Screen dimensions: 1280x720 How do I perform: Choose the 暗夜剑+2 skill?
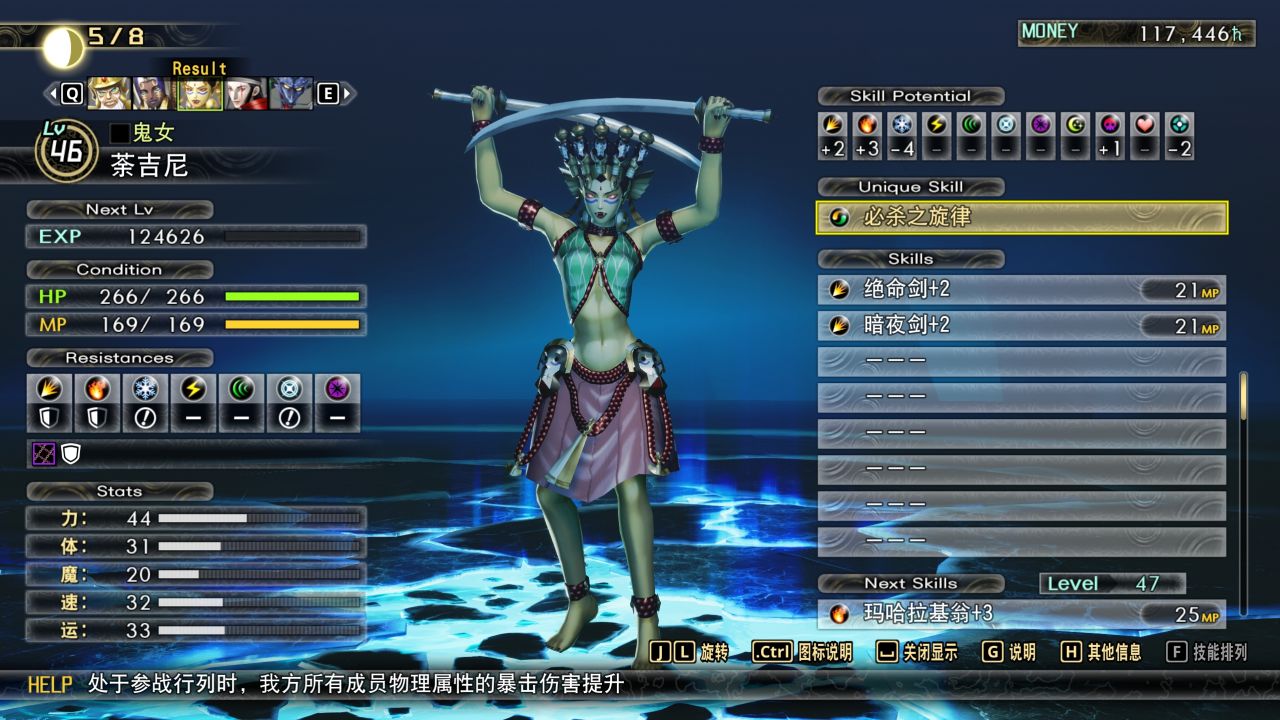coord(1021,326)
